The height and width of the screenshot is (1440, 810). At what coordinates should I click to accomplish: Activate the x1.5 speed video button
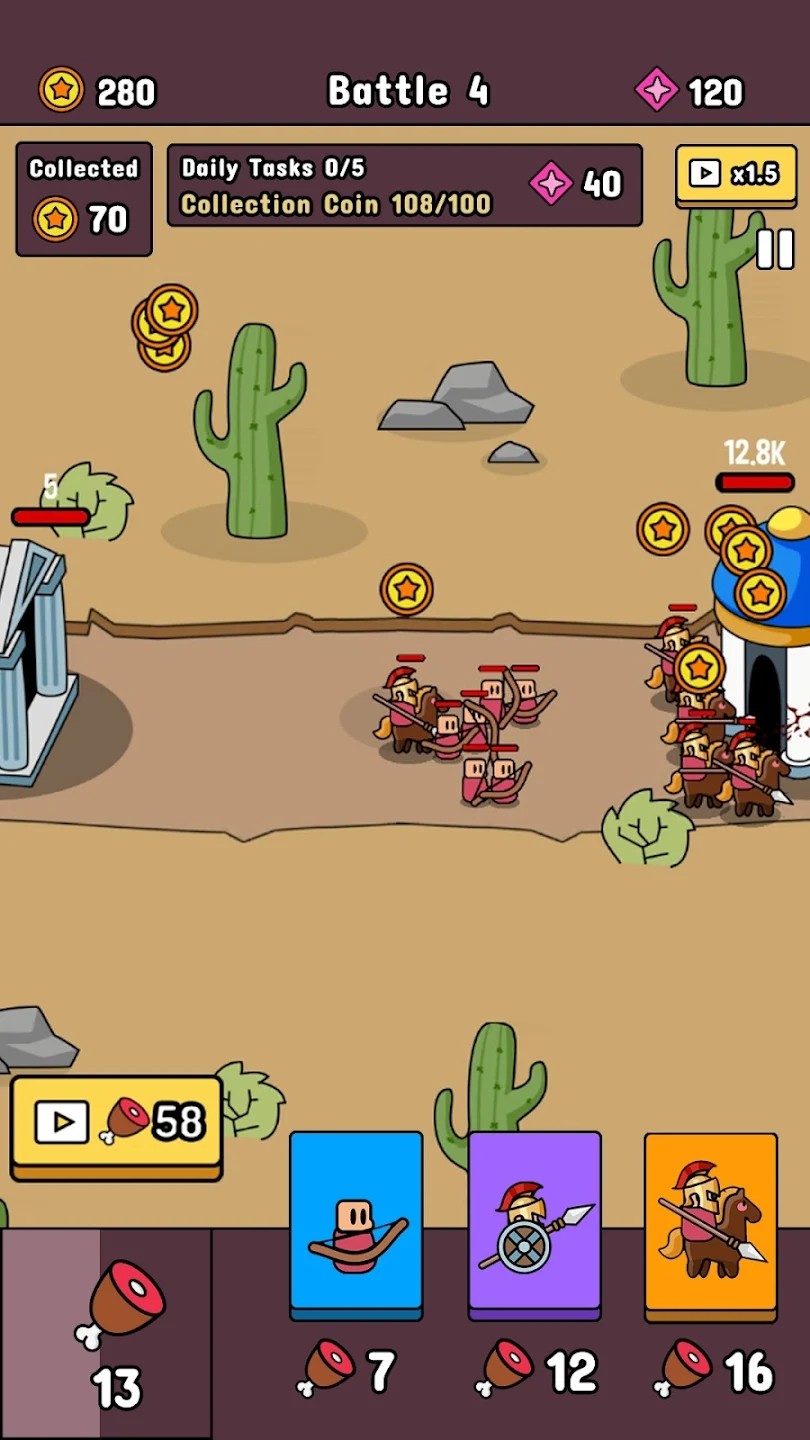[x=735, y=175]
